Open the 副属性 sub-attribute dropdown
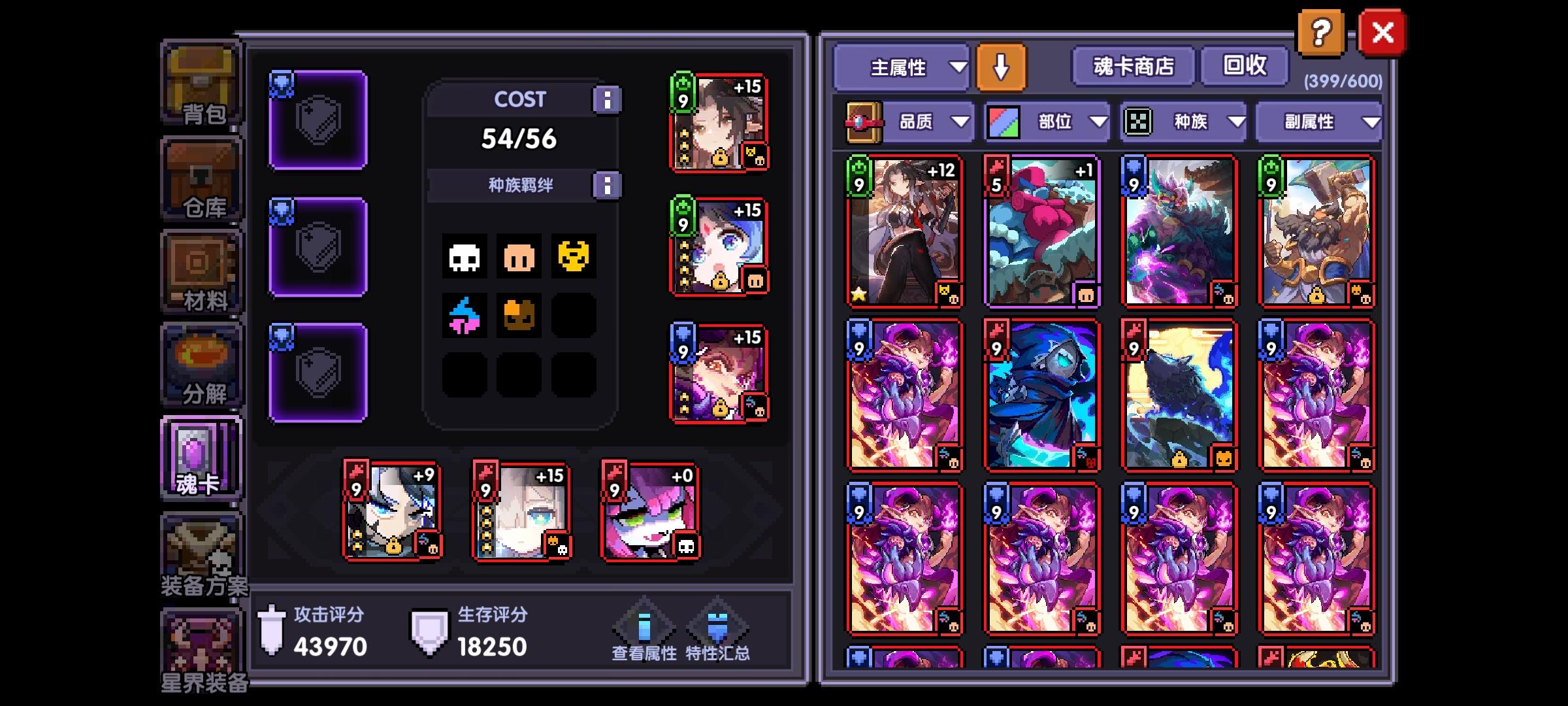1568x706 pixels. (1316, 122)
